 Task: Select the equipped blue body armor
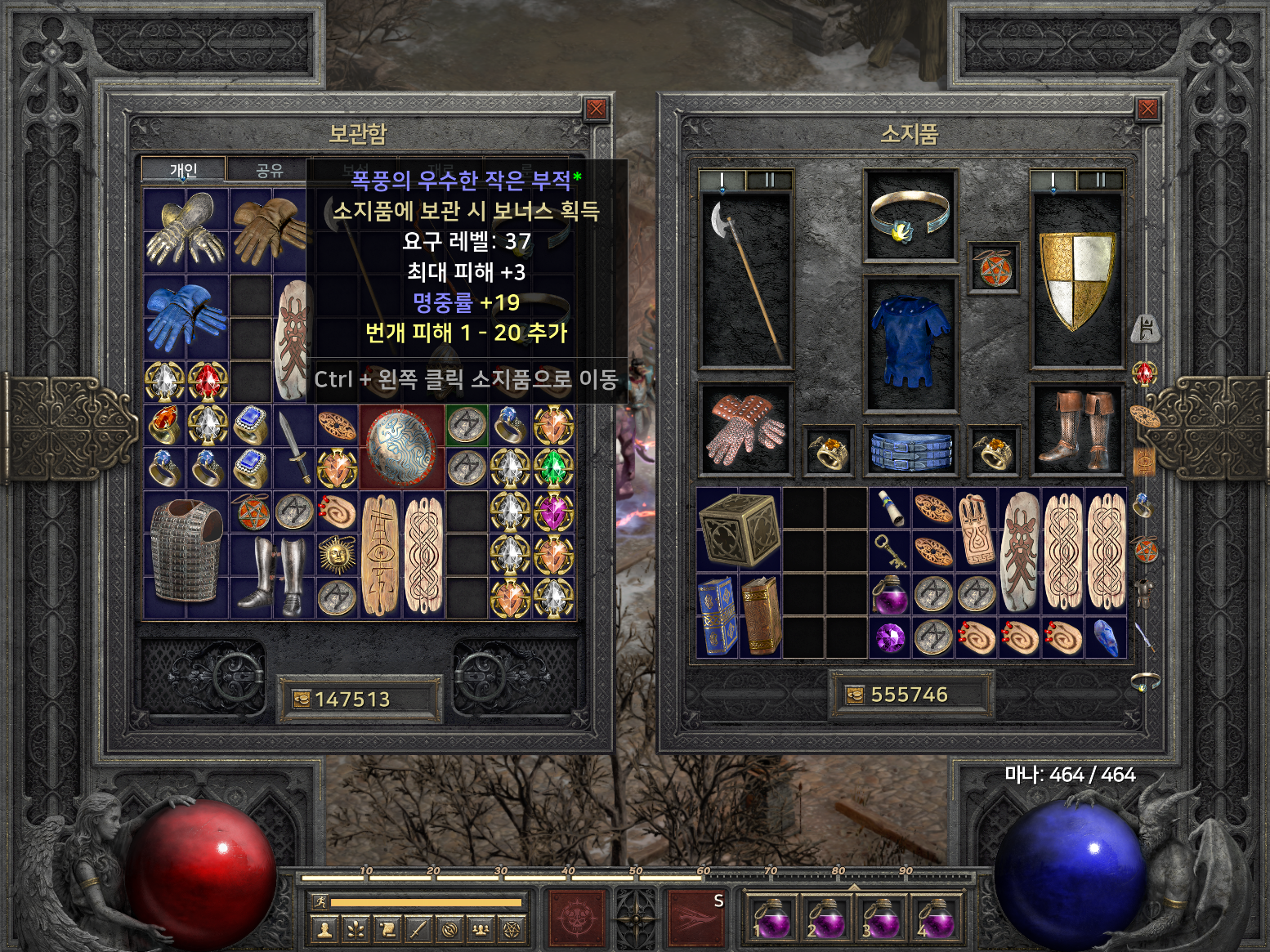(x=910, y=342)
